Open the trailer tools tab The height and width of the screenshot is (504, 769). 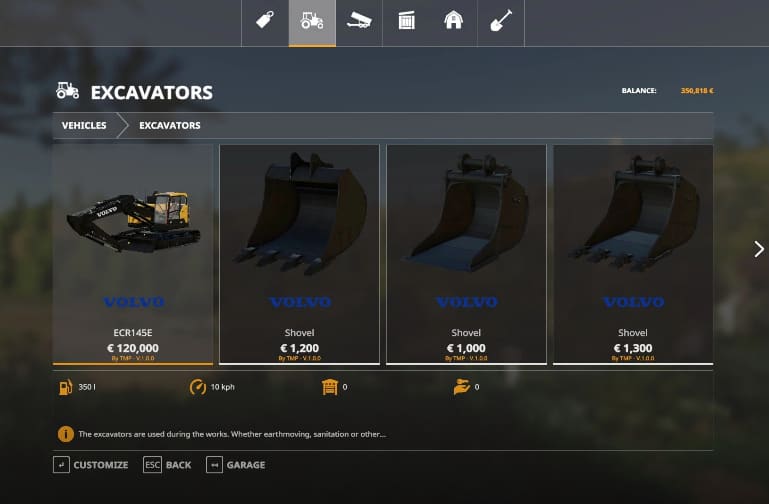(359, 22)
